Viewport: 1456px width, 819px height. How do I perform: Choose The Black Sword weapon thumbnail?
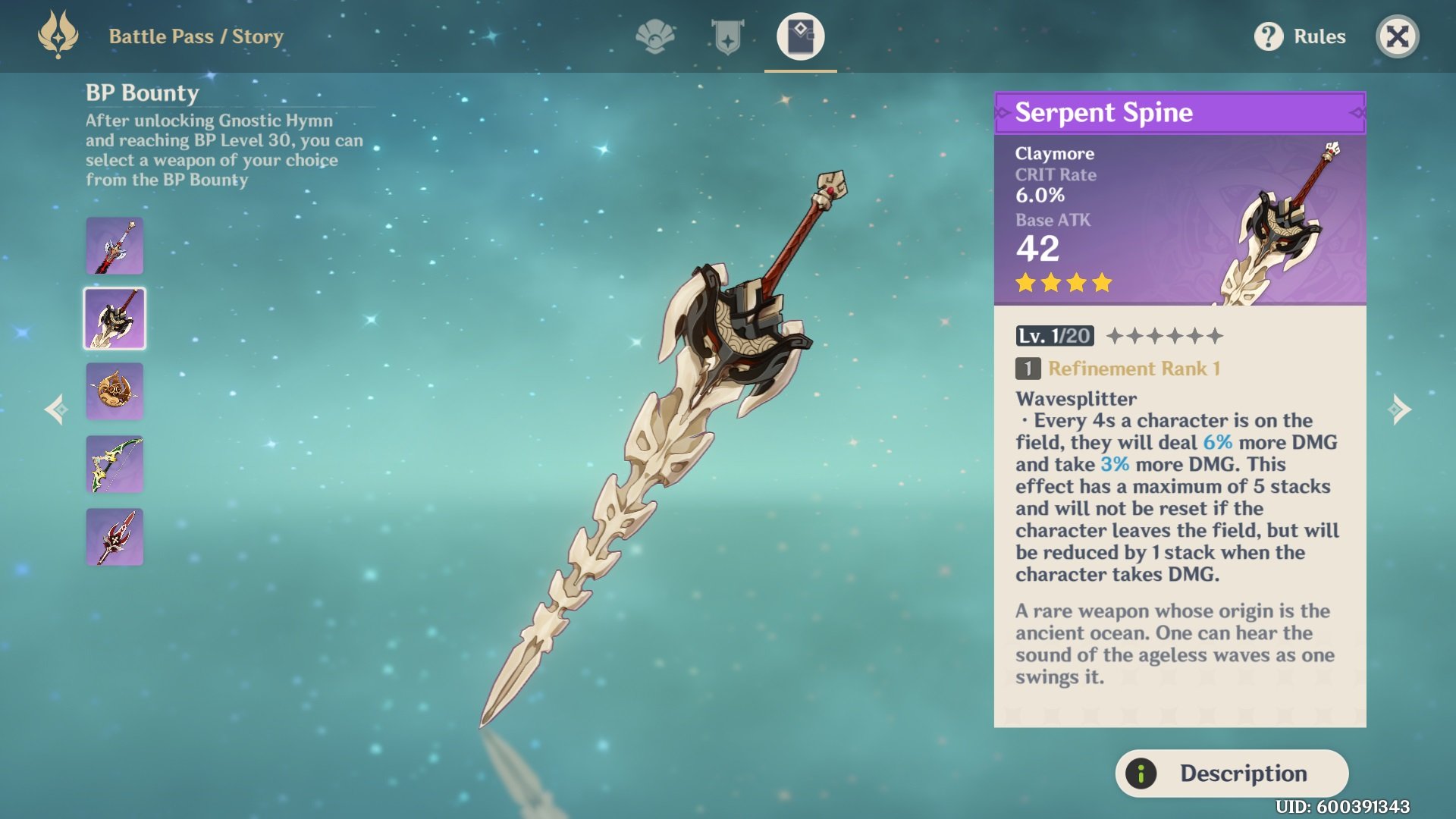(x=115, y=246)
